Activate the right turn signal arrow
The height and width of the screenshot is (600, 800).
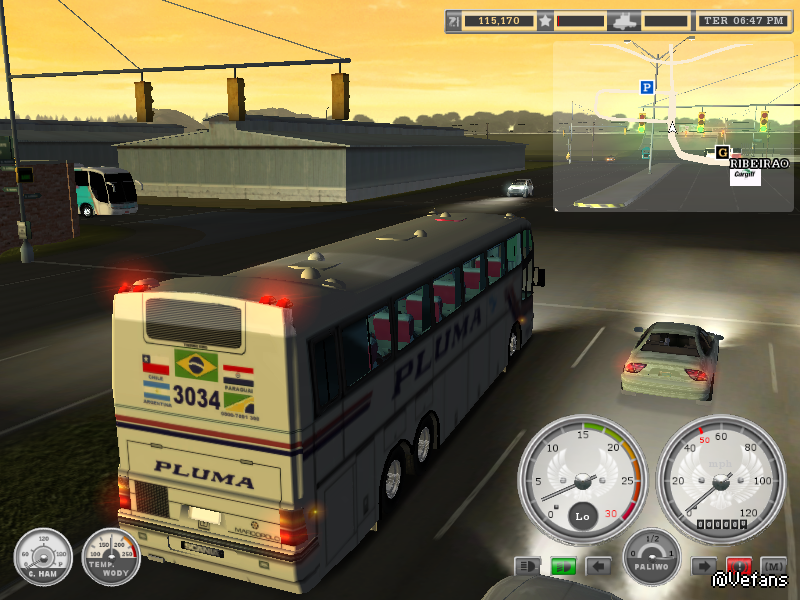click(x=703, y=566)
